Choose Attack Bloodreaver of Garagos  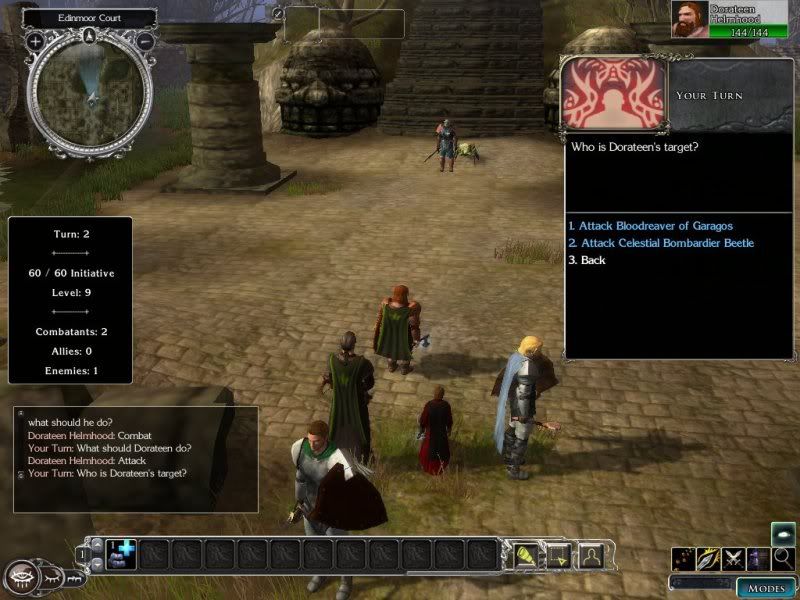tap(650, 227)
